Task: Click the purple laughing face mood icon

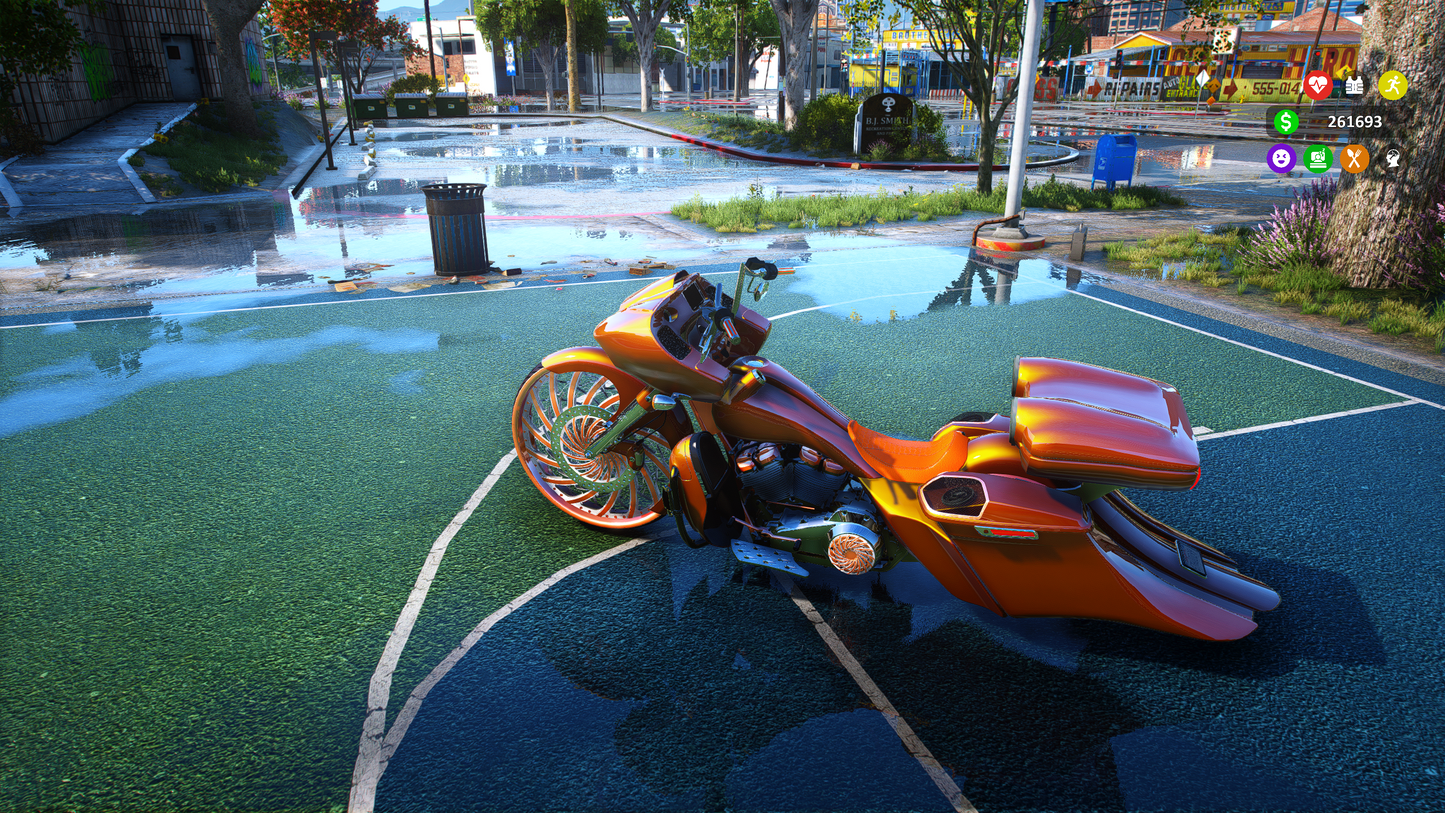Action: (1281, 158)
